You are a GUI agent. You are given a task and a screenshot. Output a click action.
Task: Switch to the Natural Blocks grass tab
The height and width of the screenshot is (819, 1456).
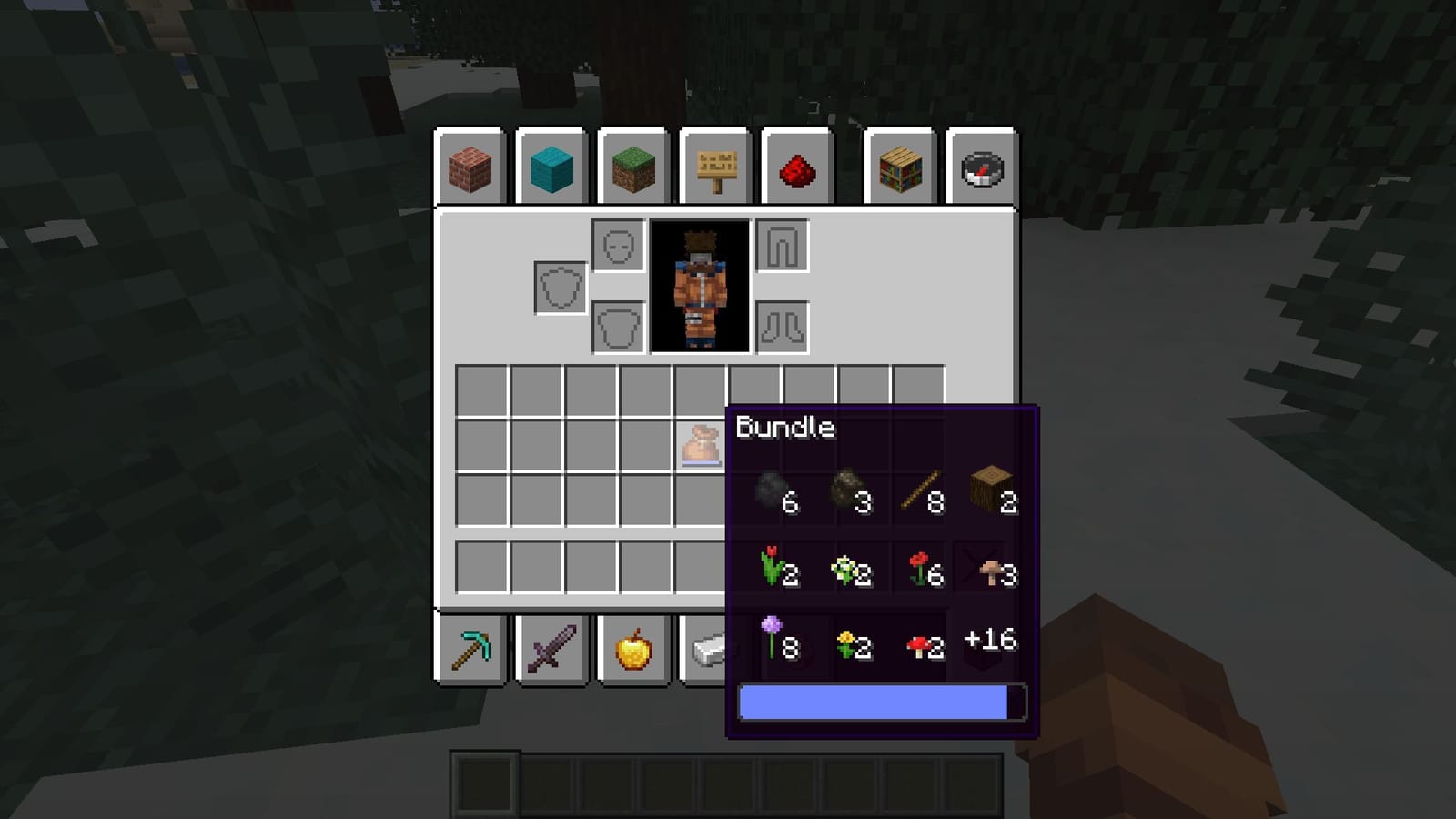[x=633, y=167]
